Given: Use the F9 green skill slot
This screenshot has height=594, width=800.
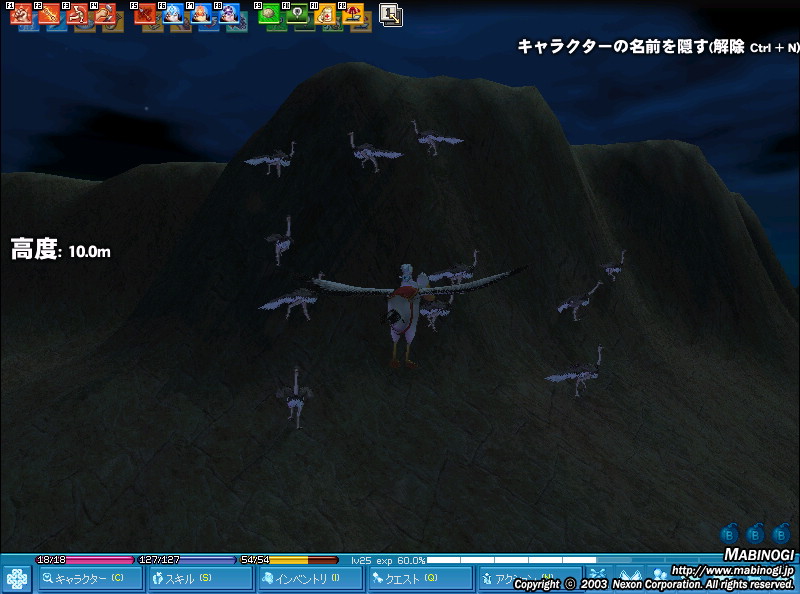Looking at the screenshot, I should tap(269, 15).
